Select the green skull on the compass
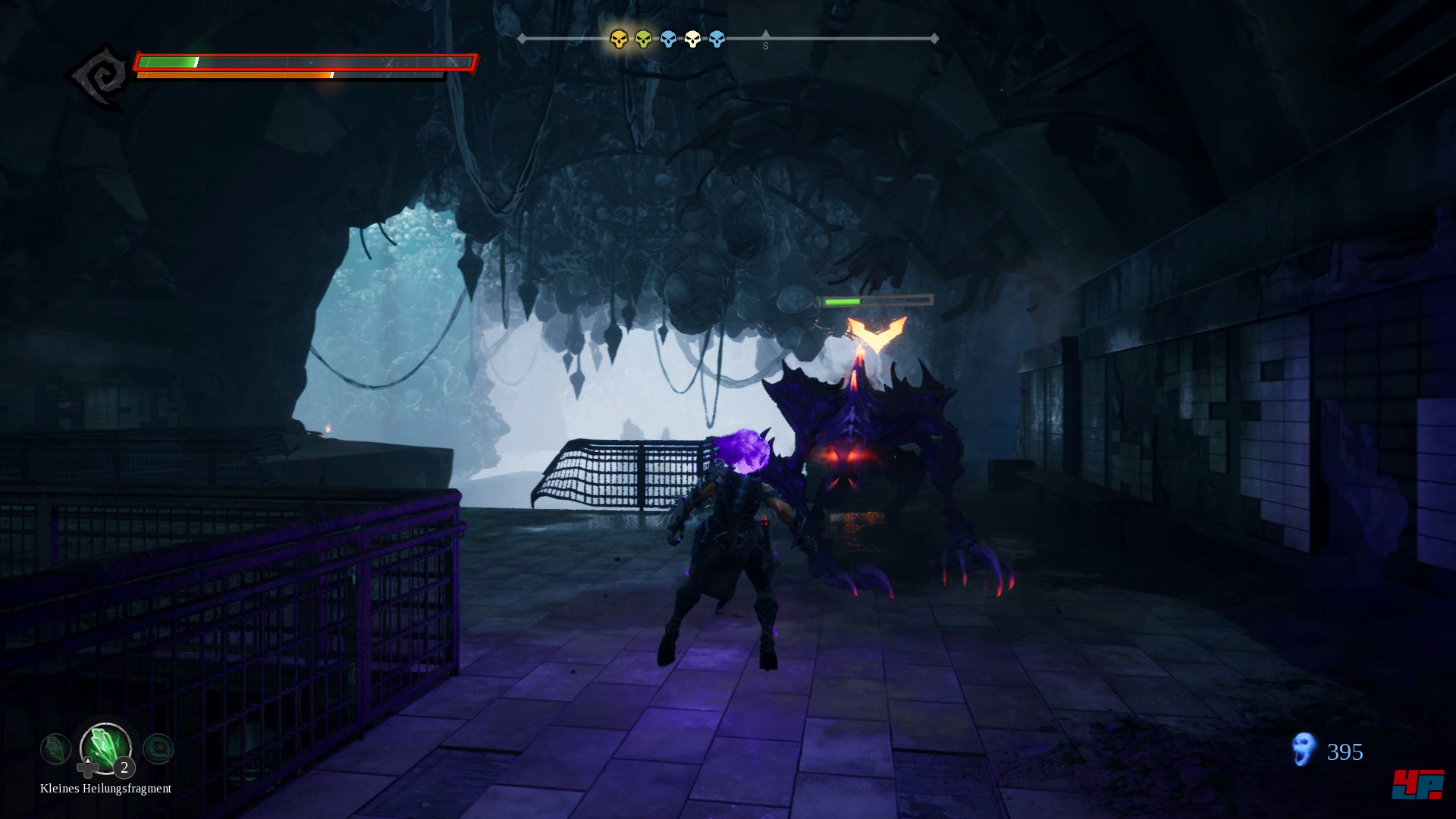 (643, 39)
